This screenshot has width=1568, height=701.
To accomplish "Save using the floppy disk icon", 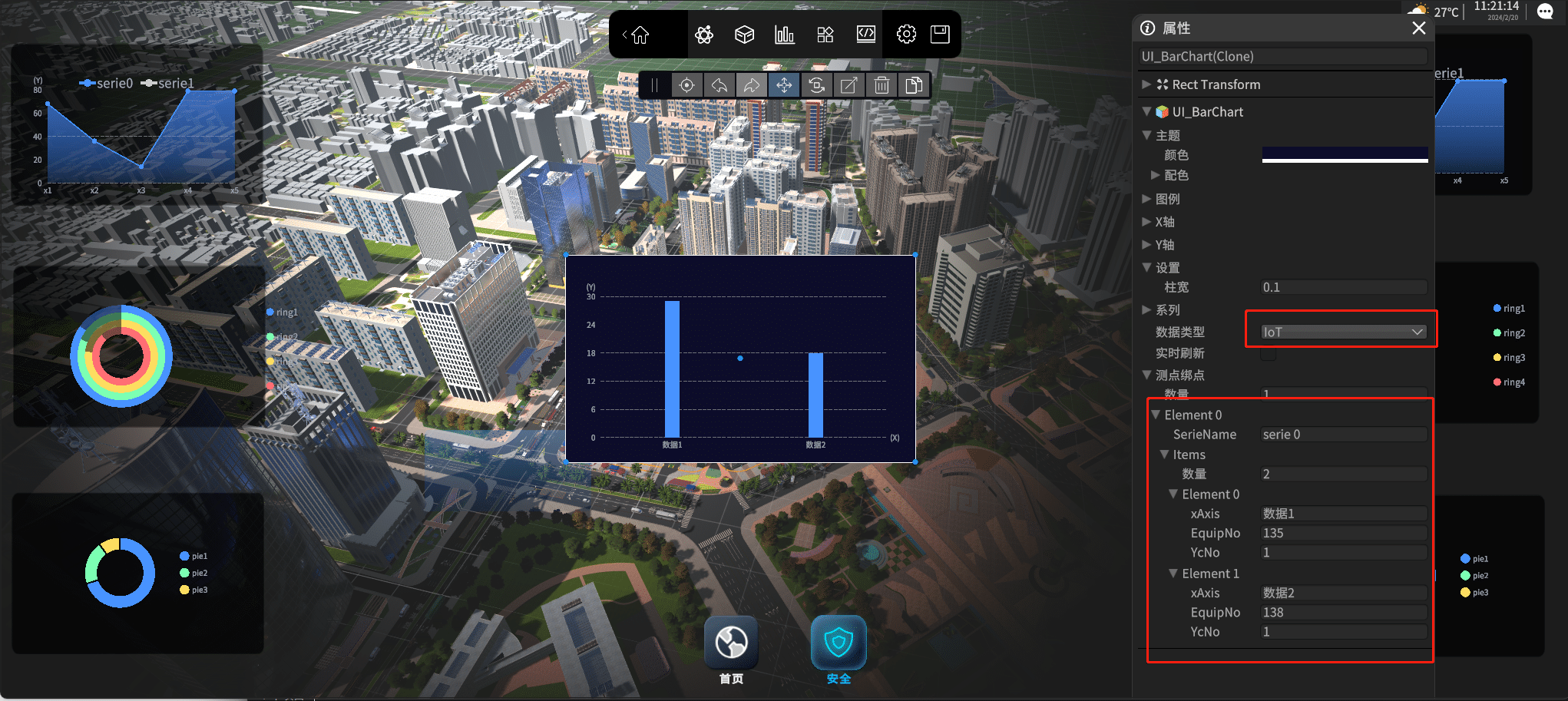I will (x=940, y=35).
